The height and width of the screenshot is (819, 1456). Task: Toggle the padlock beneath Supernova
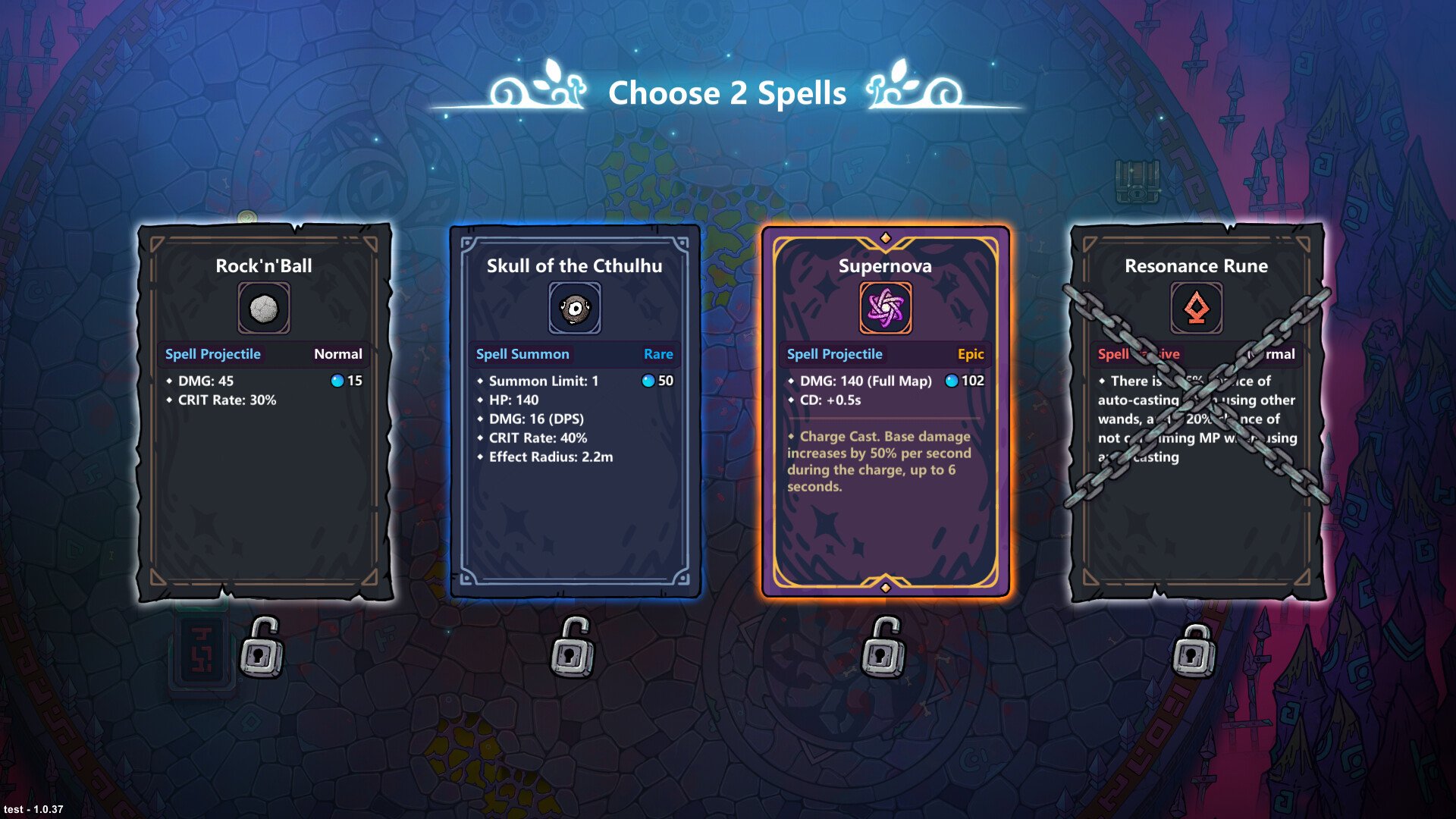pyautogui.click(x=884, y=648)
